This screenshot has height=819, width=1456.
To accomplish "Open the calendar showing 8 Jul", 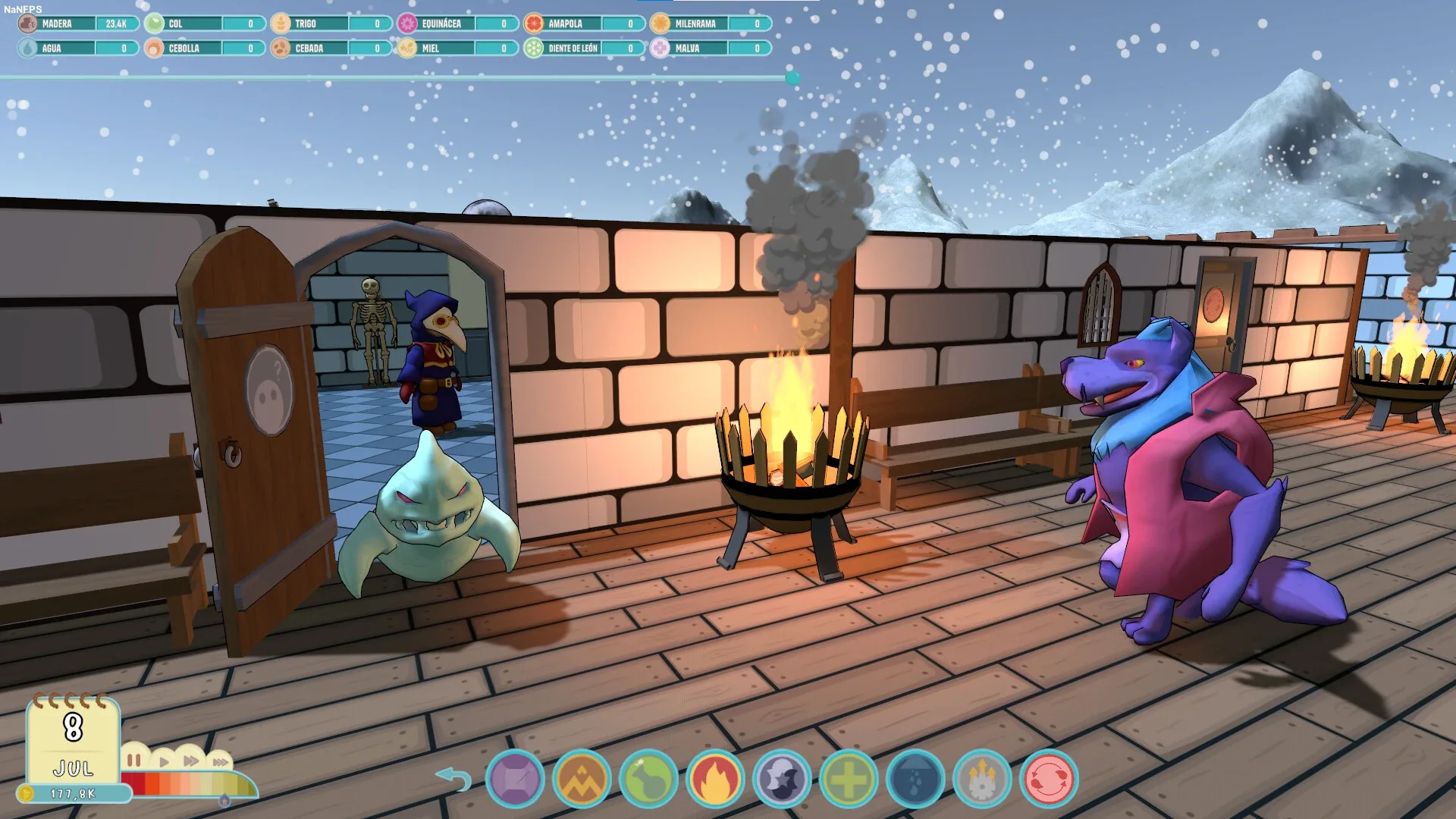I will (x=73, y=739).
